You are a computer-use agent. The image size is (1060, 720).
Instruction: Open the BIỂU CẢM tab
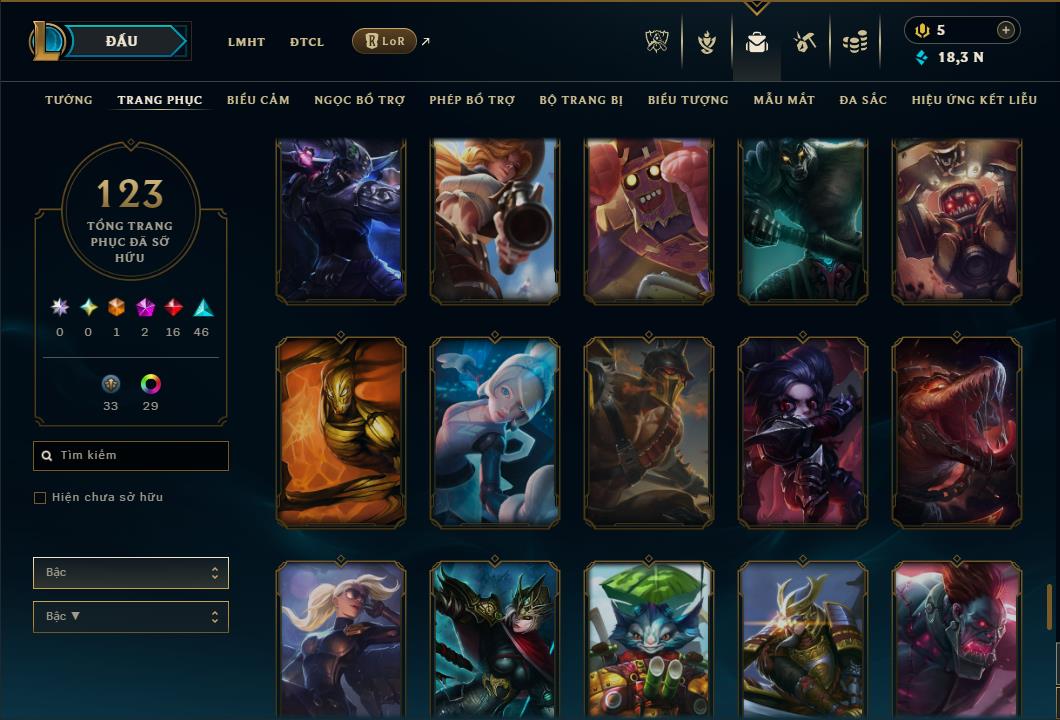(258, 100)
